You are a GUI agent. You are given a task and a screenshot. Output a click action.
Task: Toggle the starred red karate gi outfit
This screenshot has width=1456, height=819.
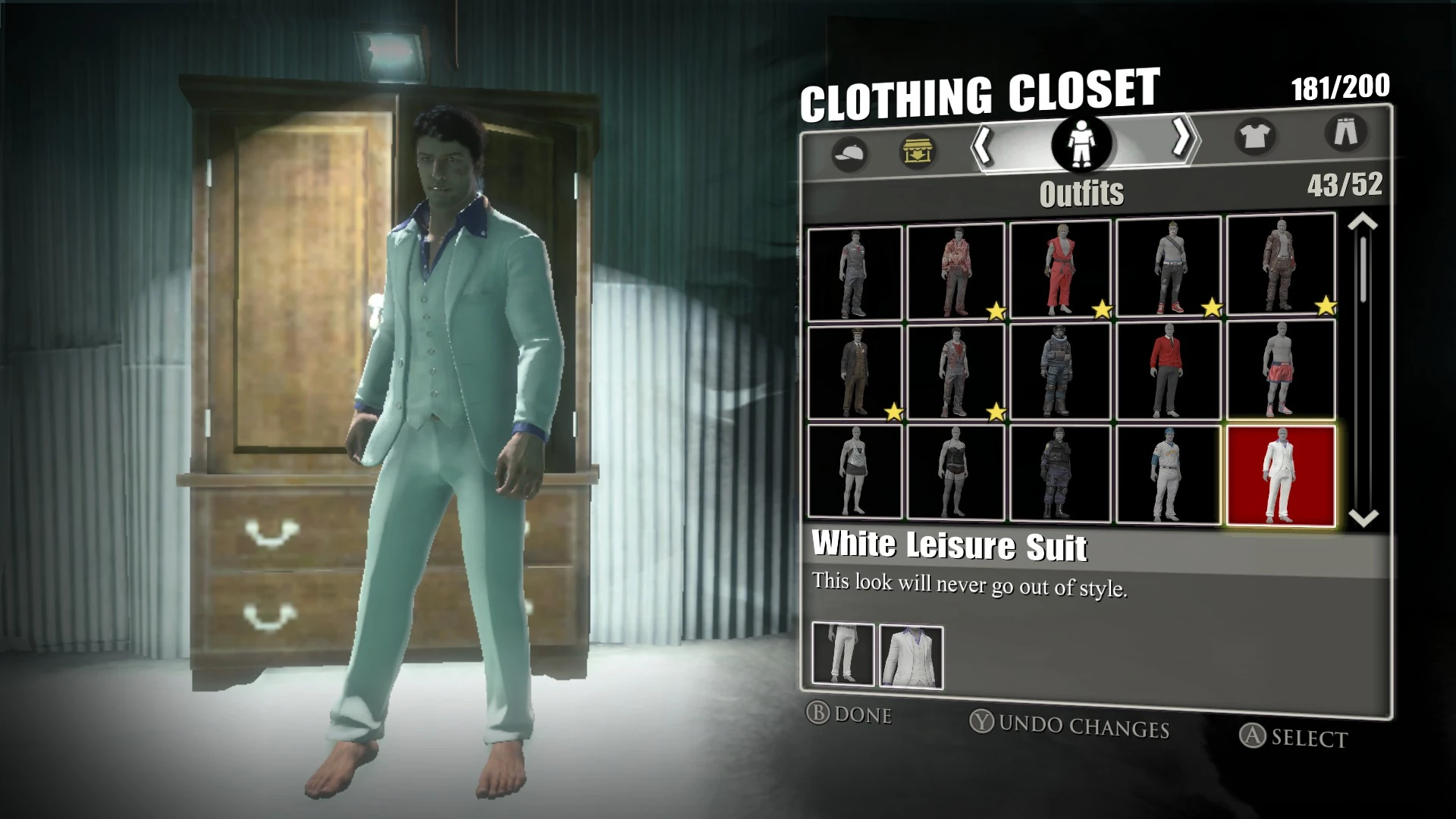point(1062,269)
